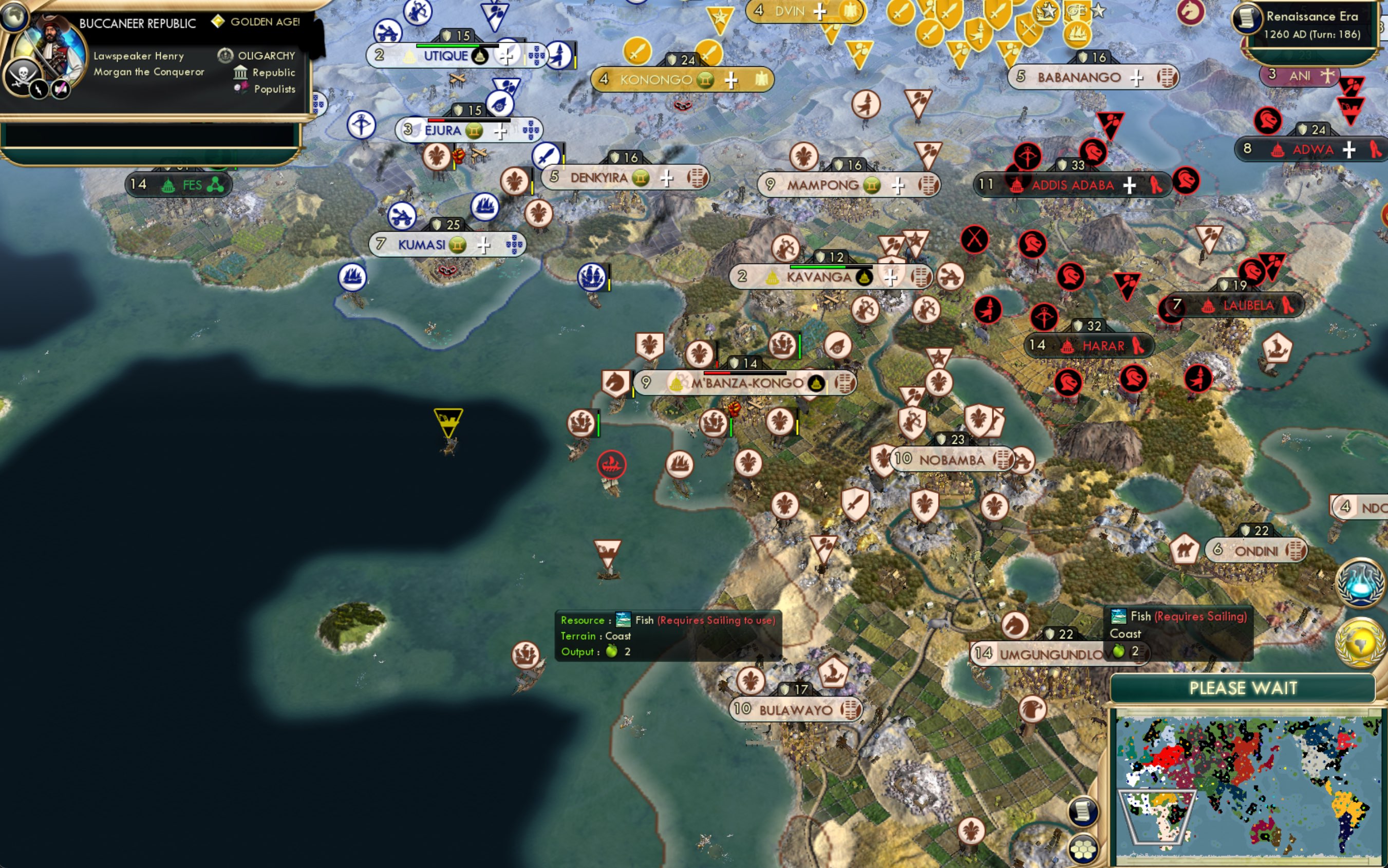
Task: Click the Republic temple icon in the civ panel
Action: pos(241,72)
